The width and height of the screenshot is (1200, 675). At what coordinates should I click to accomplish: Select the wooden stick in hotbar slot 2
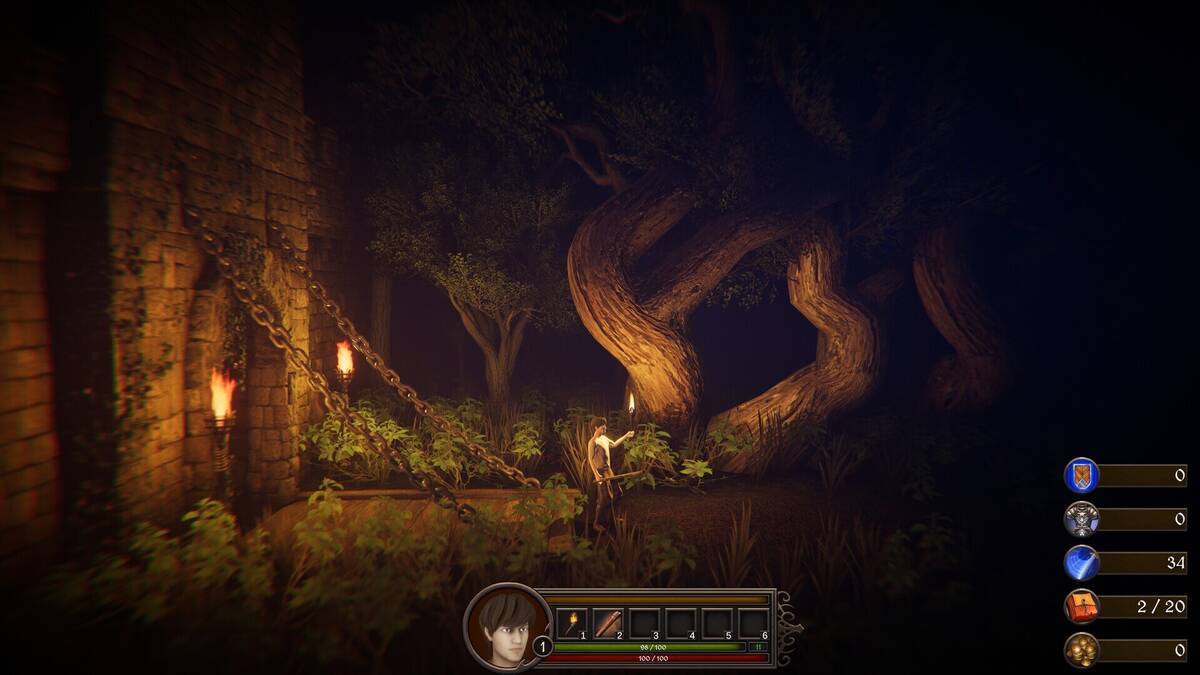point(607,623)
